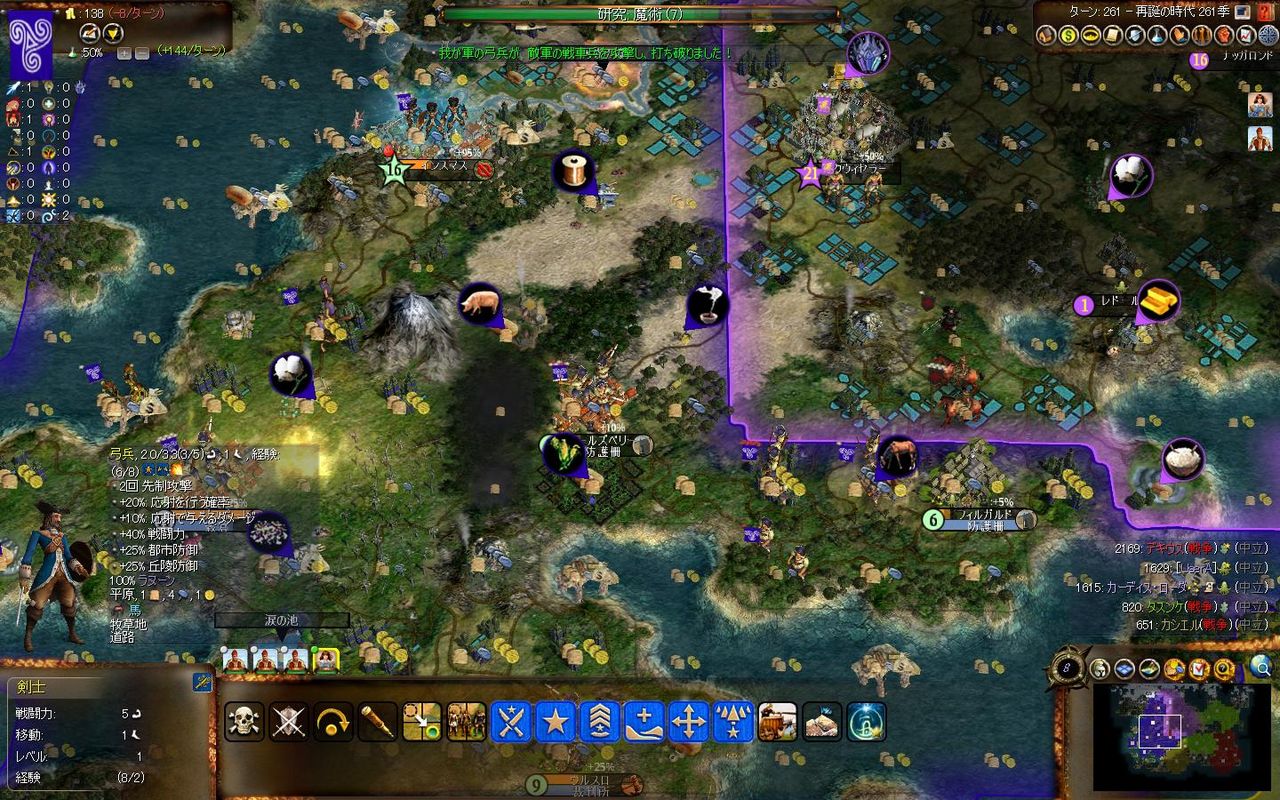
Task: Open the turn log numbered compass dial
Action: pyautogui.click(x=1067, y=667)
